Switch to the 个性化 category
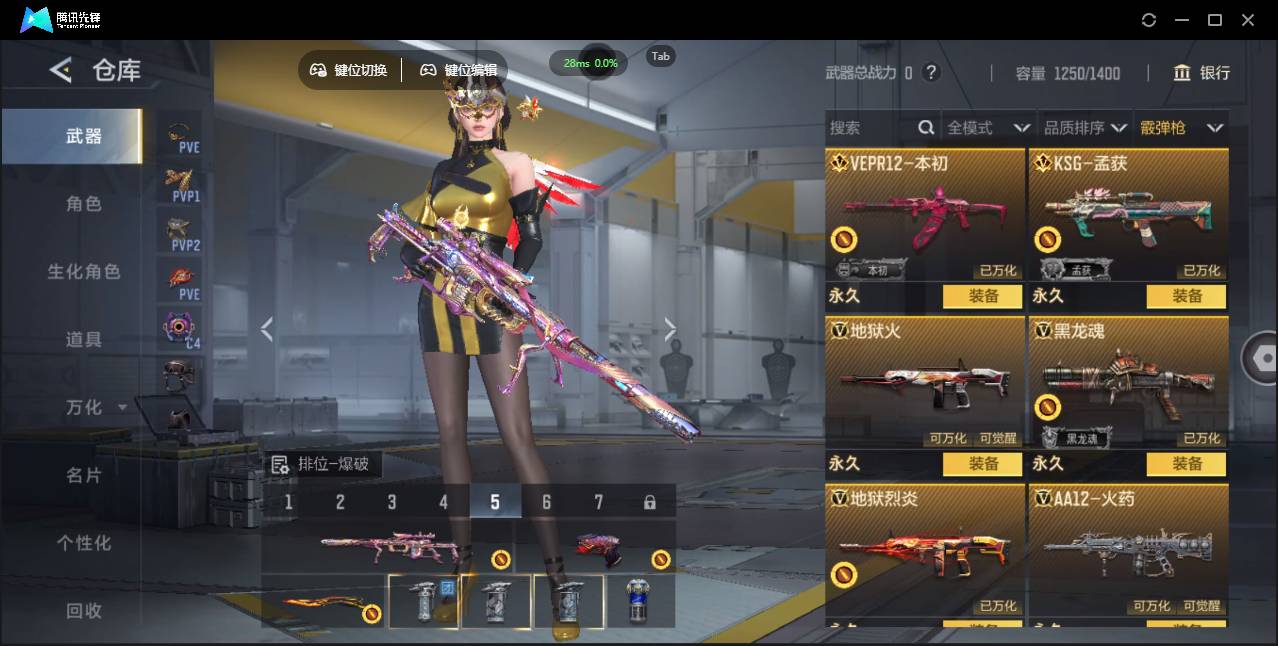Screen dimensions: 1278x646 click(84, 543)
